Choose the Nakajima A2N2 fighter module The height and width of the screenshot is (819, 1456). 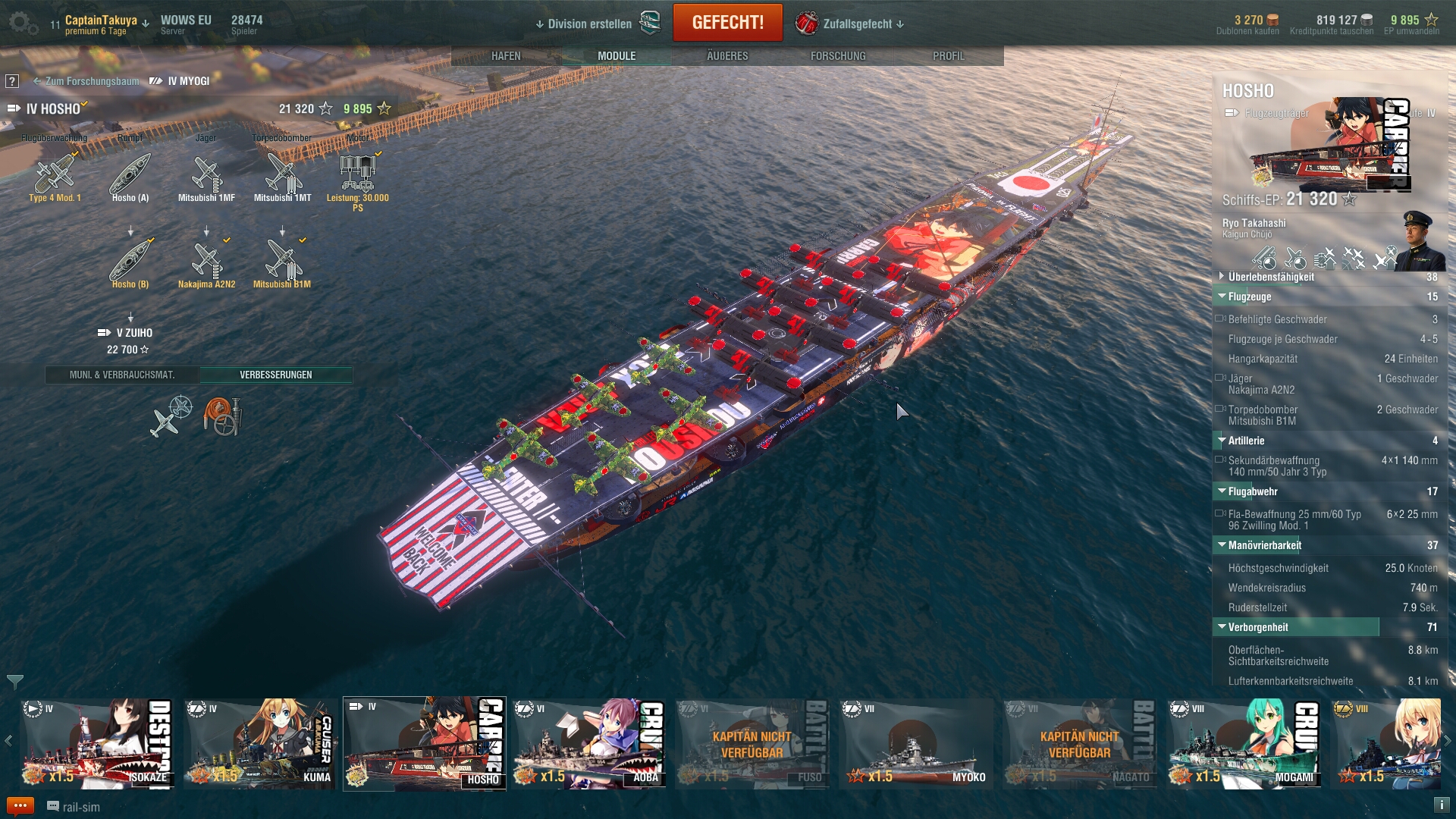206,263
